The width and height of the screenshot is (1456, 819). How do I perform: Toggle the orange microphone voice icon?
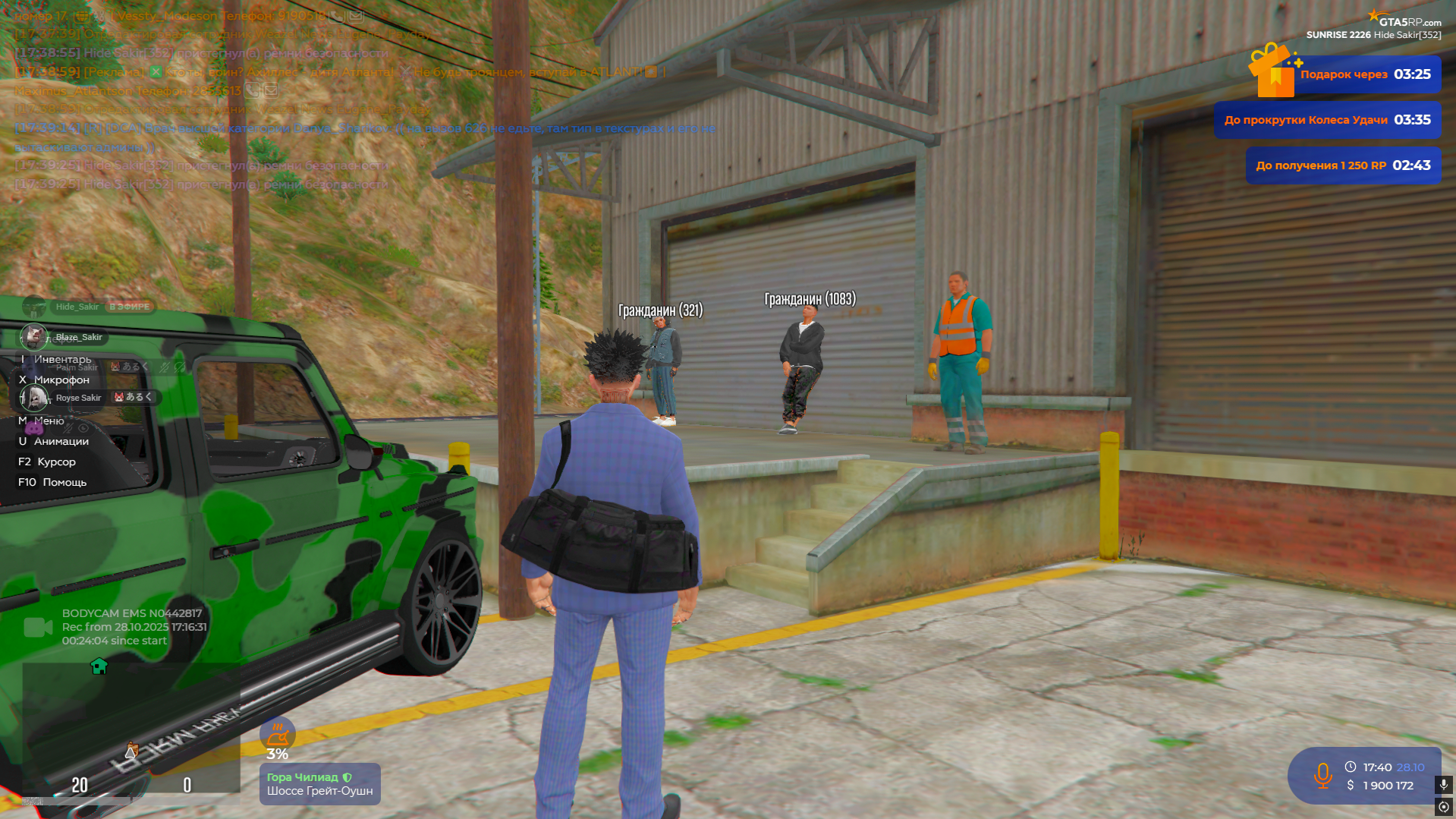coord(1322,776)
